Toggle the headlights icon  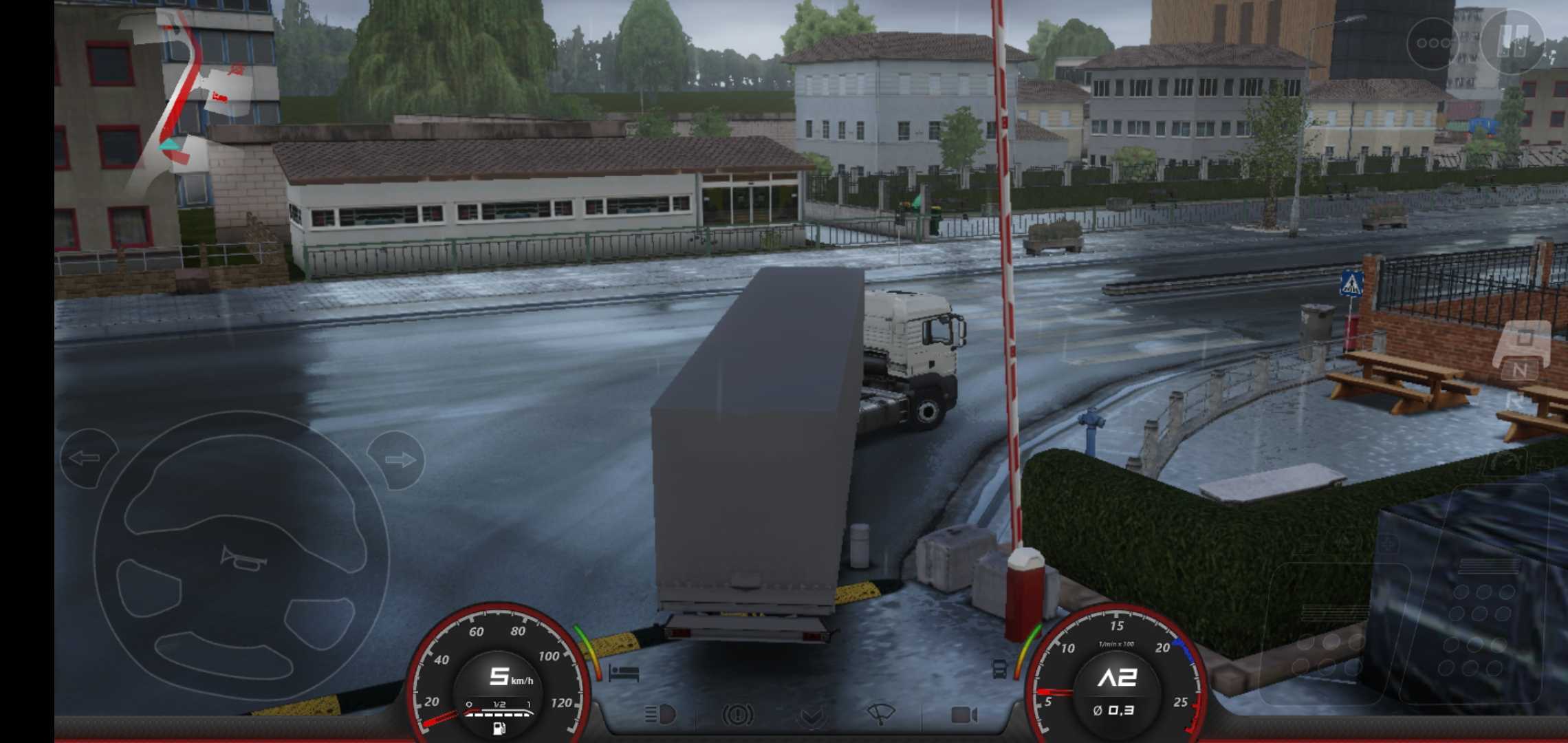click(x=660, y=715)
